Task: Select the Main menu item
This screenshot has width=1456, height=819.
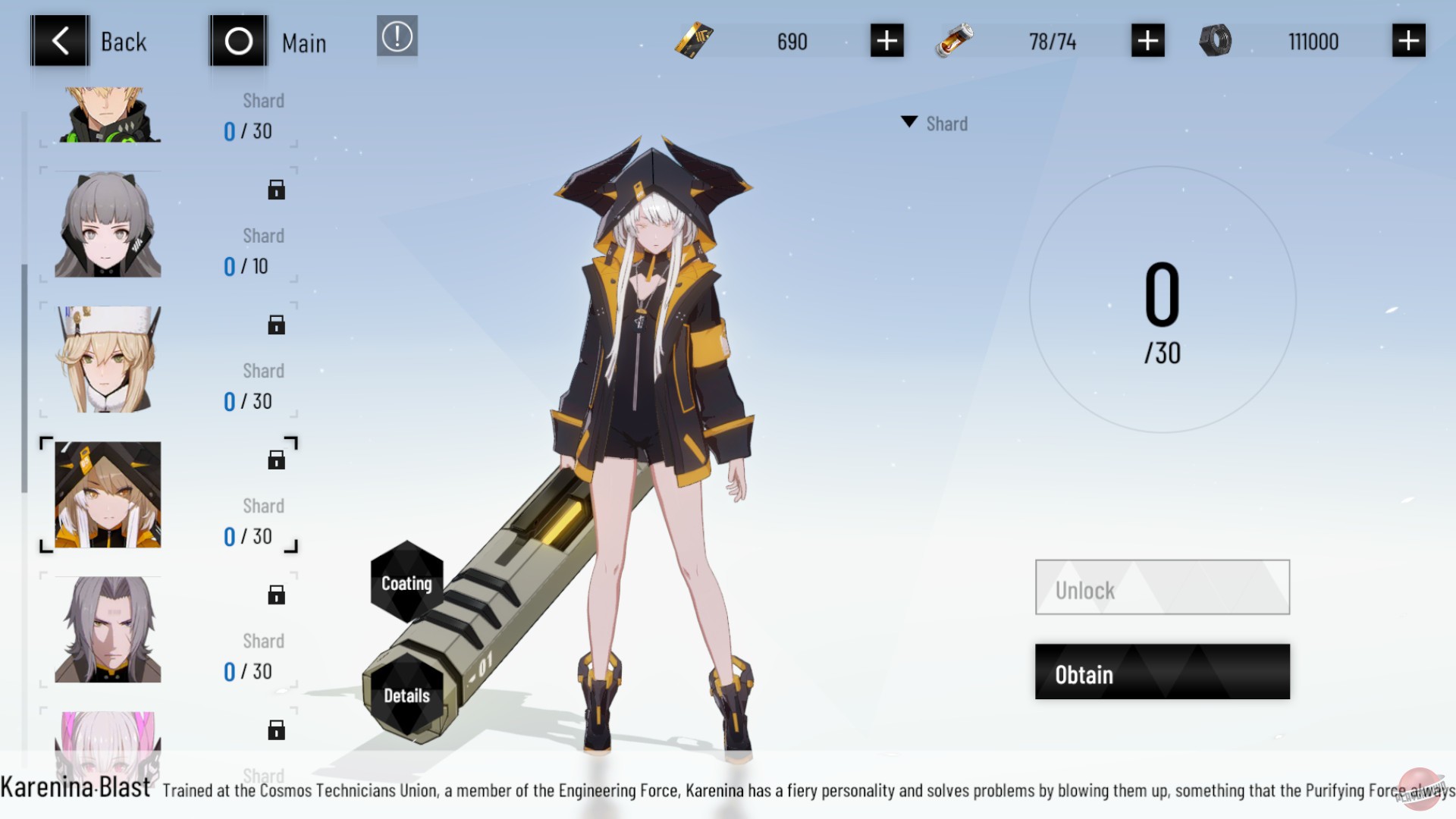Action: [x=303, y=42]
